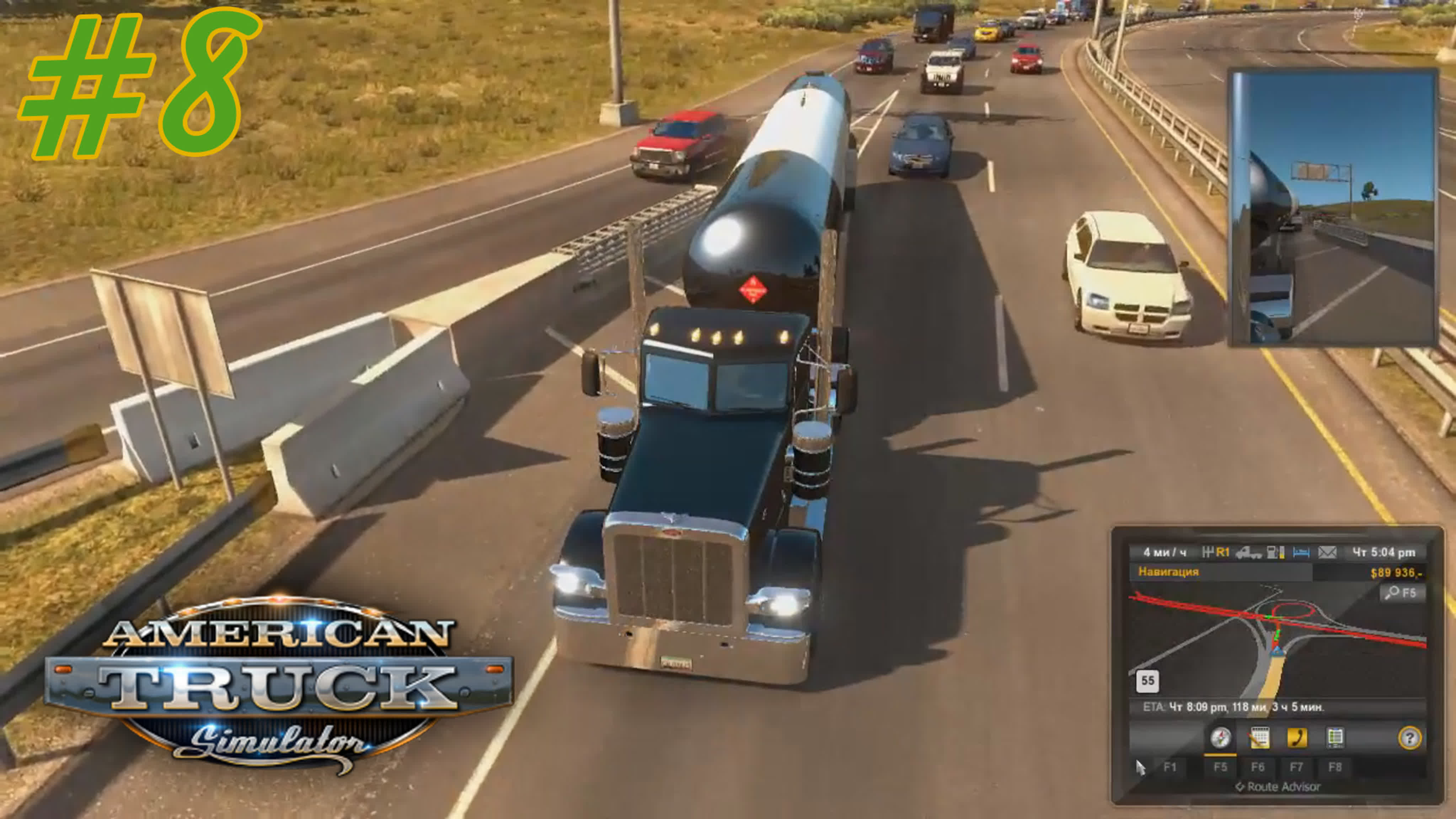Image resolution: width=1456 pixels, height=819 pixels.
Task: Click the $89 936 money balance link
Action: coord(1397,573)
